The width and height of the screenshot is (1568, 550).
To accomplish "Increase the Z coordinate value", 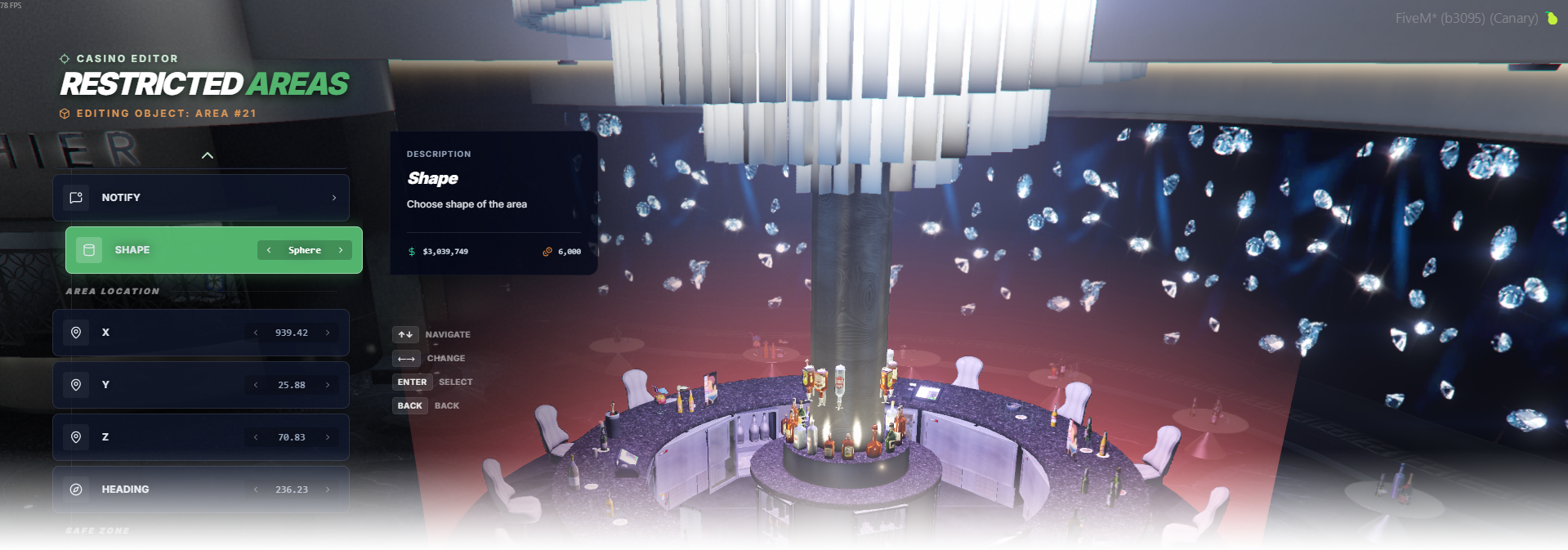I will (x=328, y=437).
